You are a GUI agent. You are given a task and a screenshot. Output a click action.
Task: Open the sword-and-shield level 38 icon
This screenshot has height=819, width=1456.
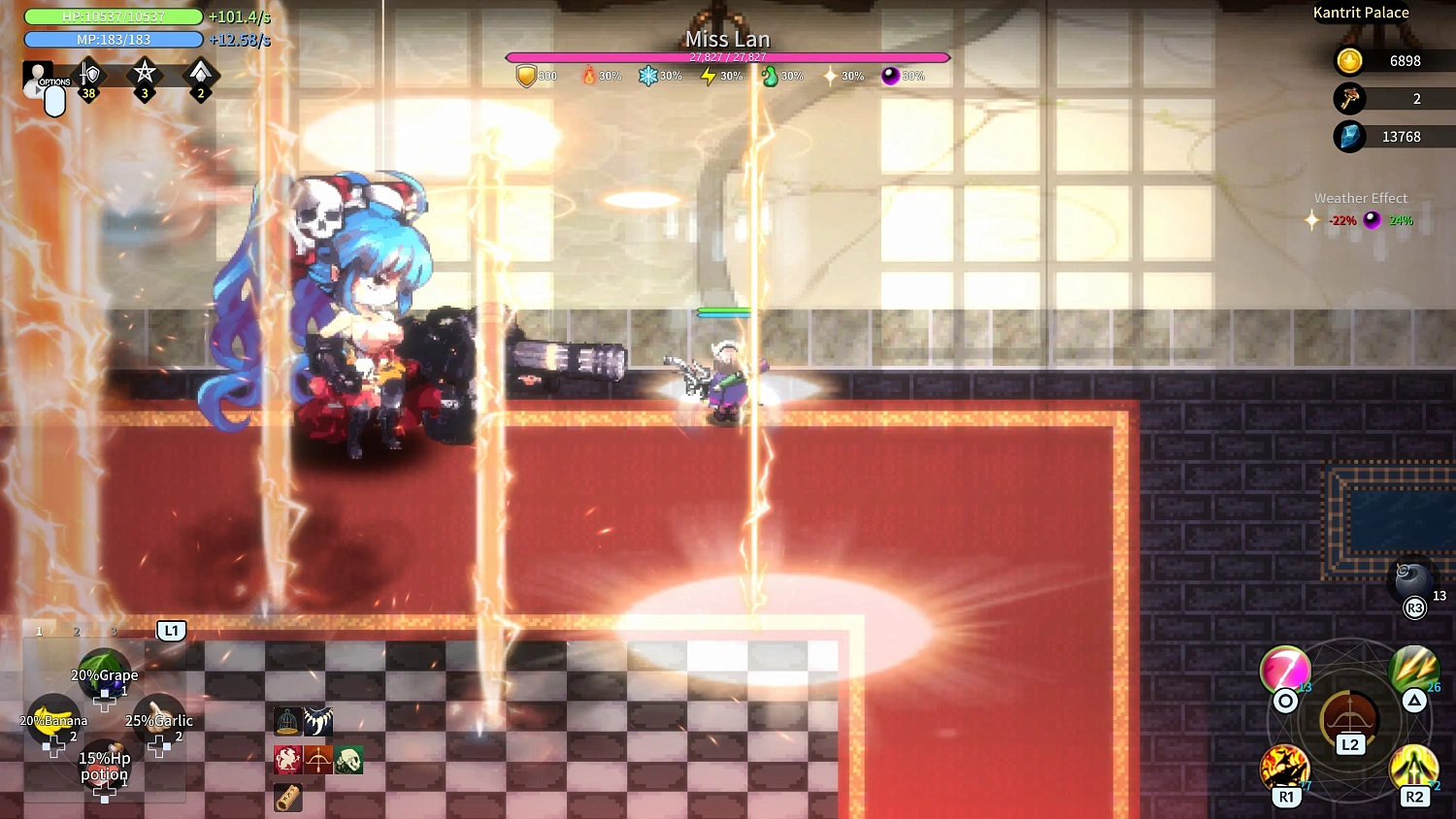click(x=88, y=76)
